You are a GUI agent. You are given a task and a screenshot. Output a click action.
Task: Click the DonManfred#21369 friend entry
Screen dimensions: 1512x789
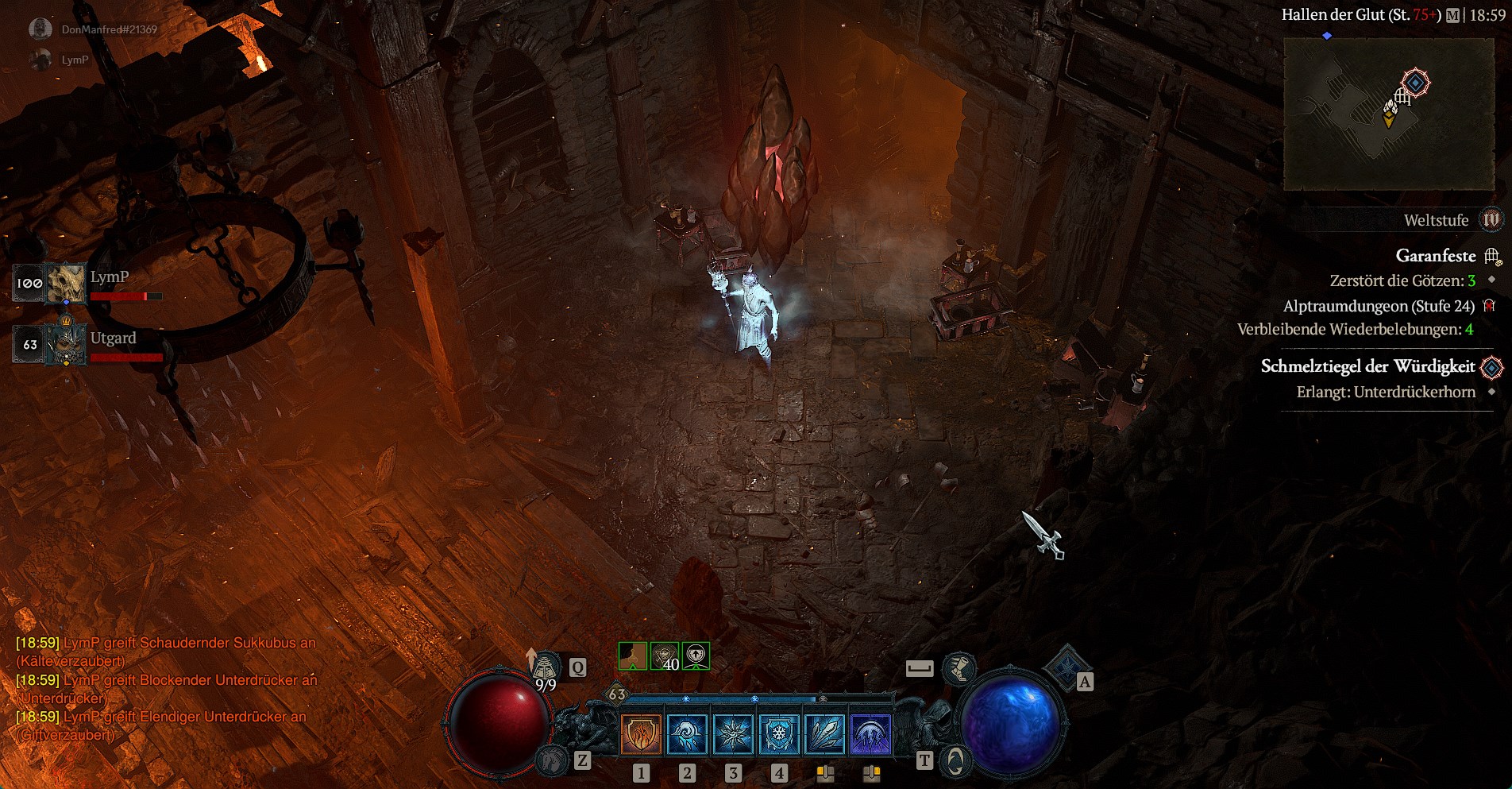click(x=109, y=29)
